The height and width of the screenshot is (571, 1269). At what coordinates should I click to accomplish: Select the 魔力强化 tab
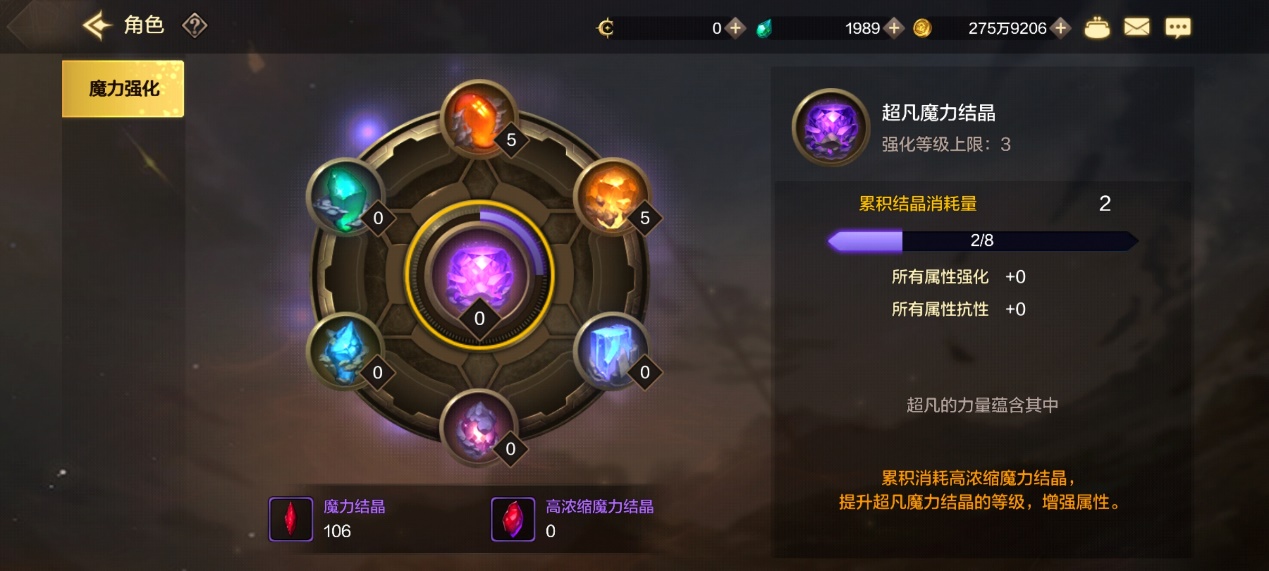coord(123,89)
